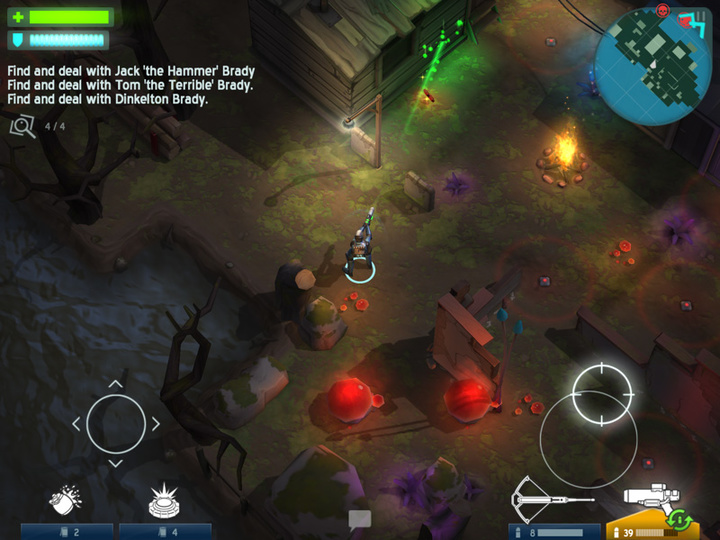This screenshot has width=720, height=540.
Task: Tap the movement joystick's down arrow
Action: 115,463
